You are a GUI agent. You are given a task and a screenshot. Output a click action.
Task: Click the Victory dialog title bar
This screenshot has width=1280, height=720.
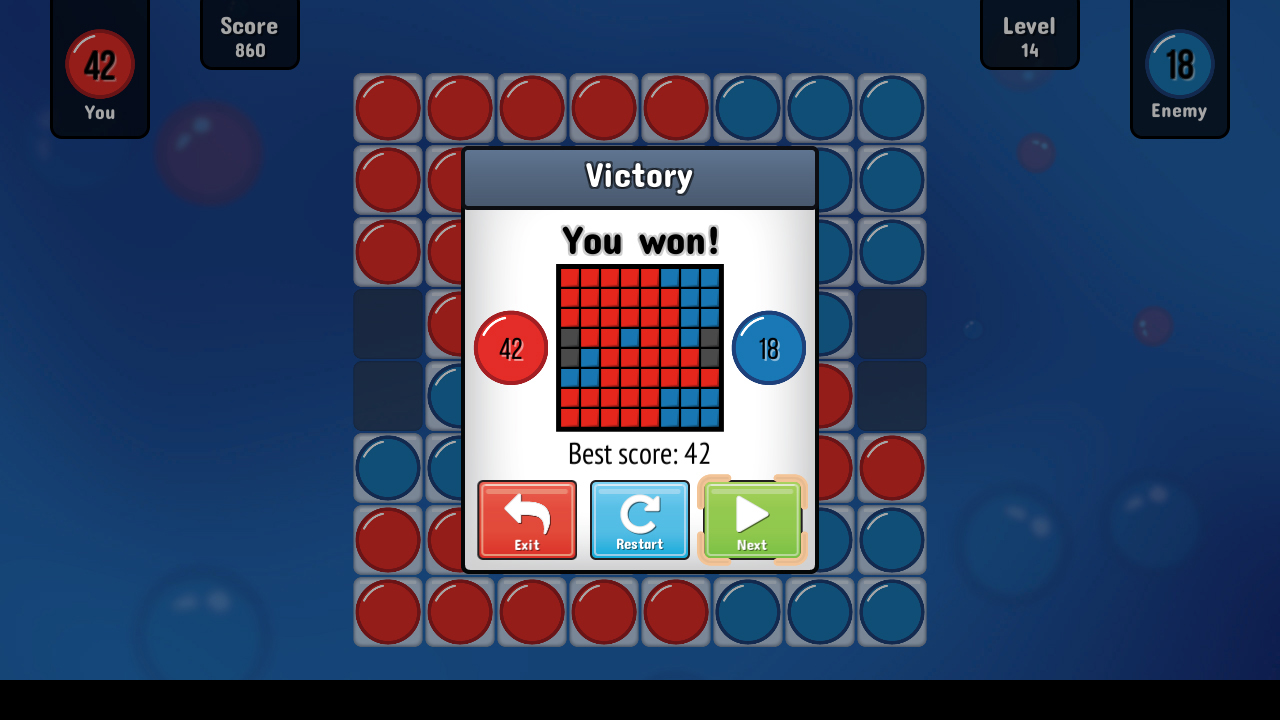[x=639, y=176]
